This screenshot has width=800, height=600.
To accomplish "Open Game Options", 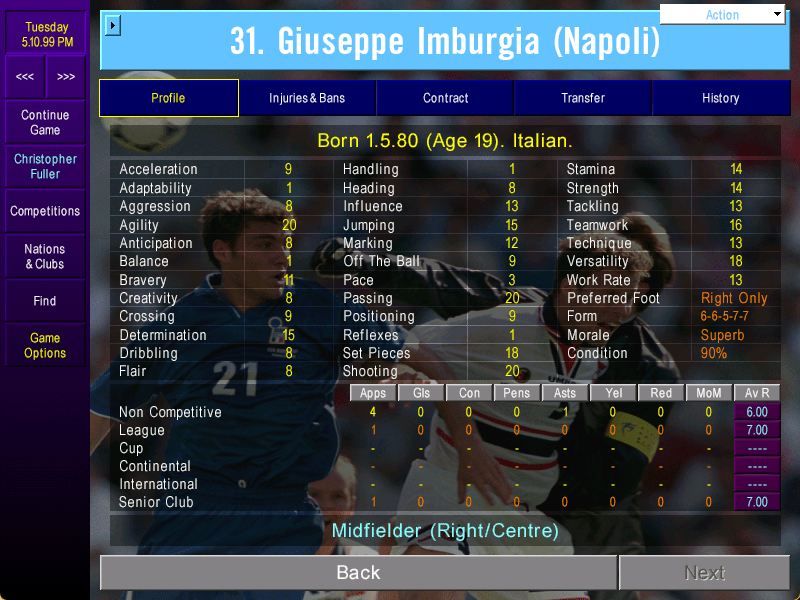I will point(45,345).
